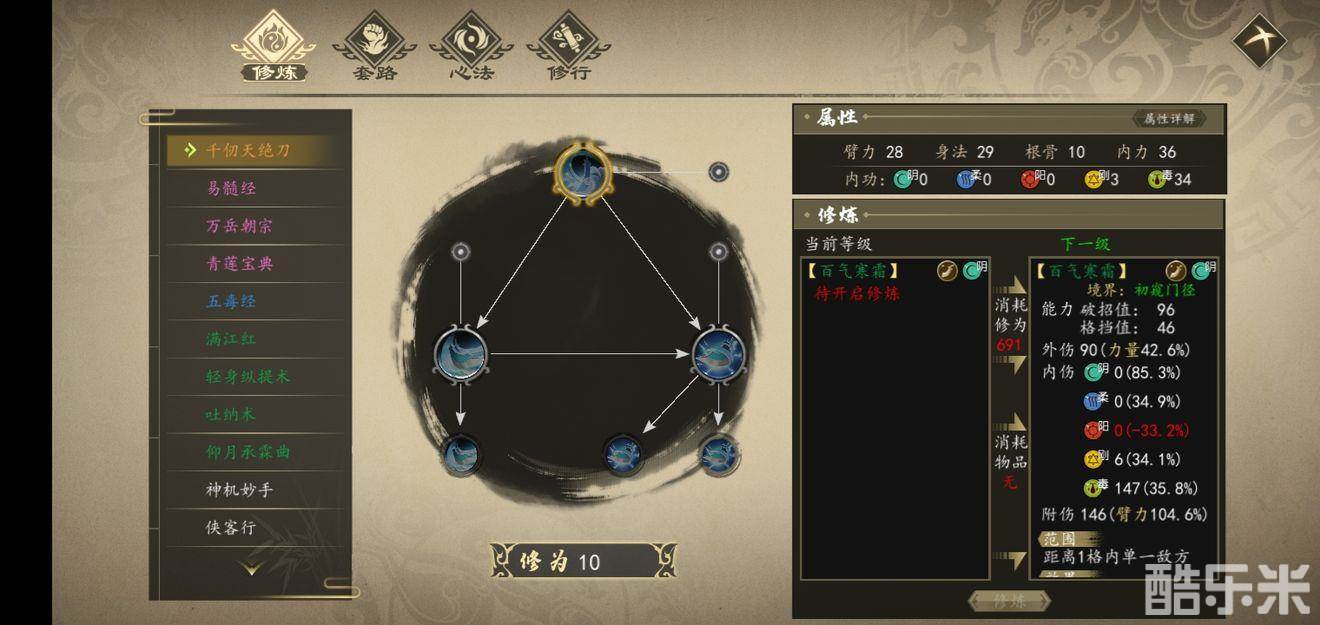1320x625 pixels.
Task: Open the 套路 tab
Action: click(x=374, y=47)
